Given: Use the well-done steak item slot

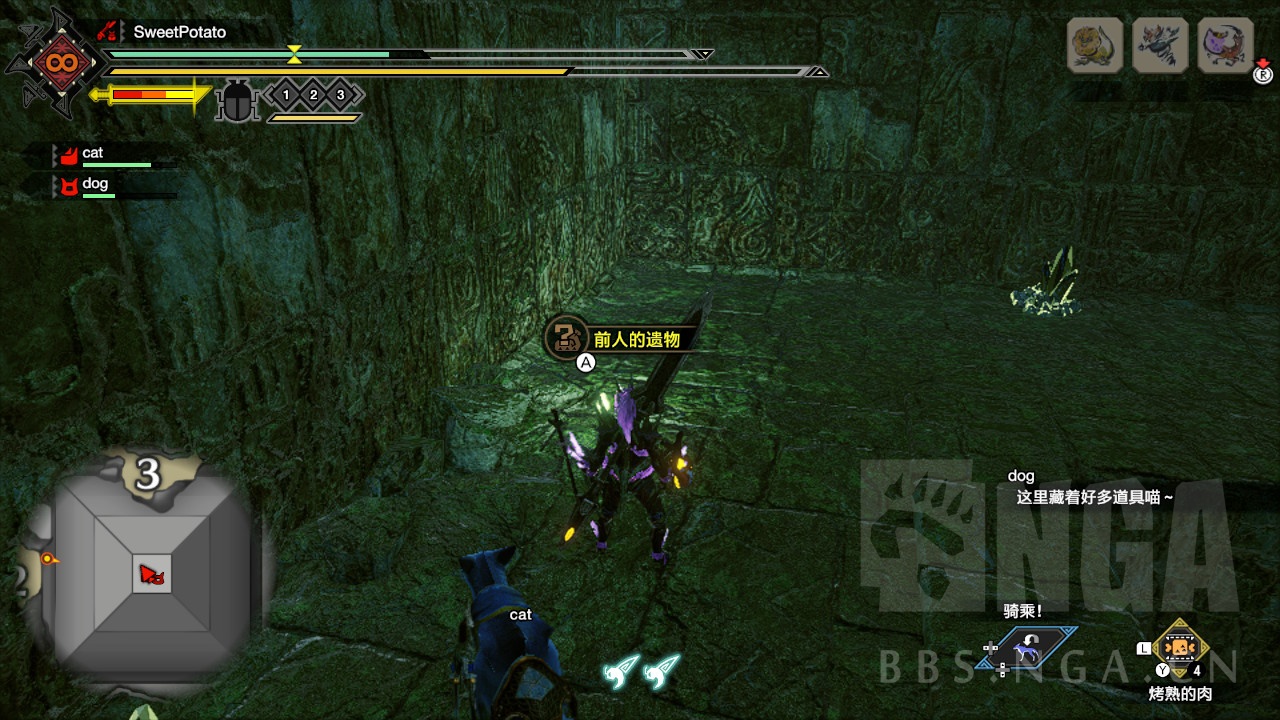Looking at the screenshot, I should (1181, 647).
